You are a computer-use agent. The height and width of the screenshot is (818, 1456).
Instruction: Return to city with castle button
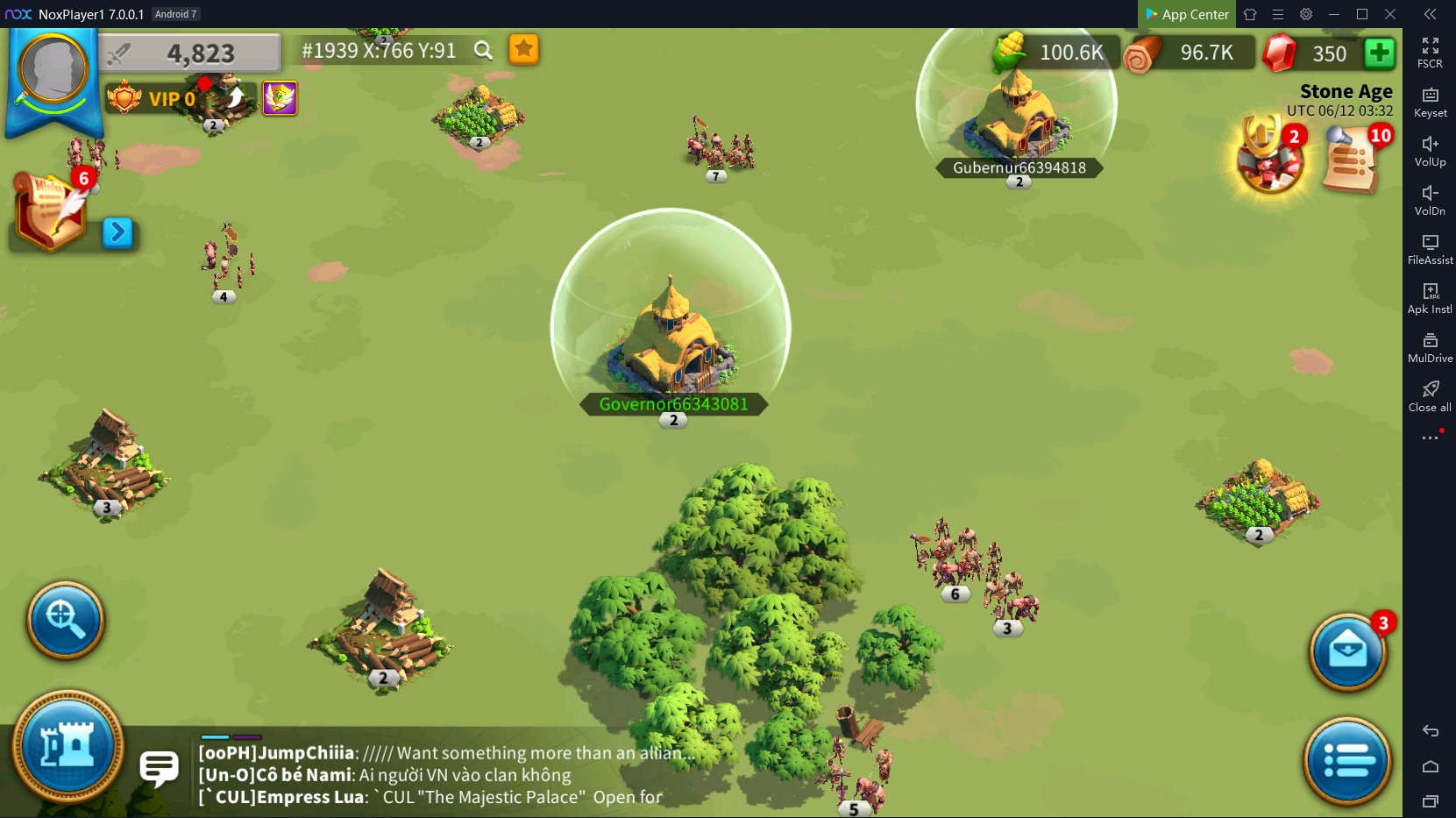[67, 747]
